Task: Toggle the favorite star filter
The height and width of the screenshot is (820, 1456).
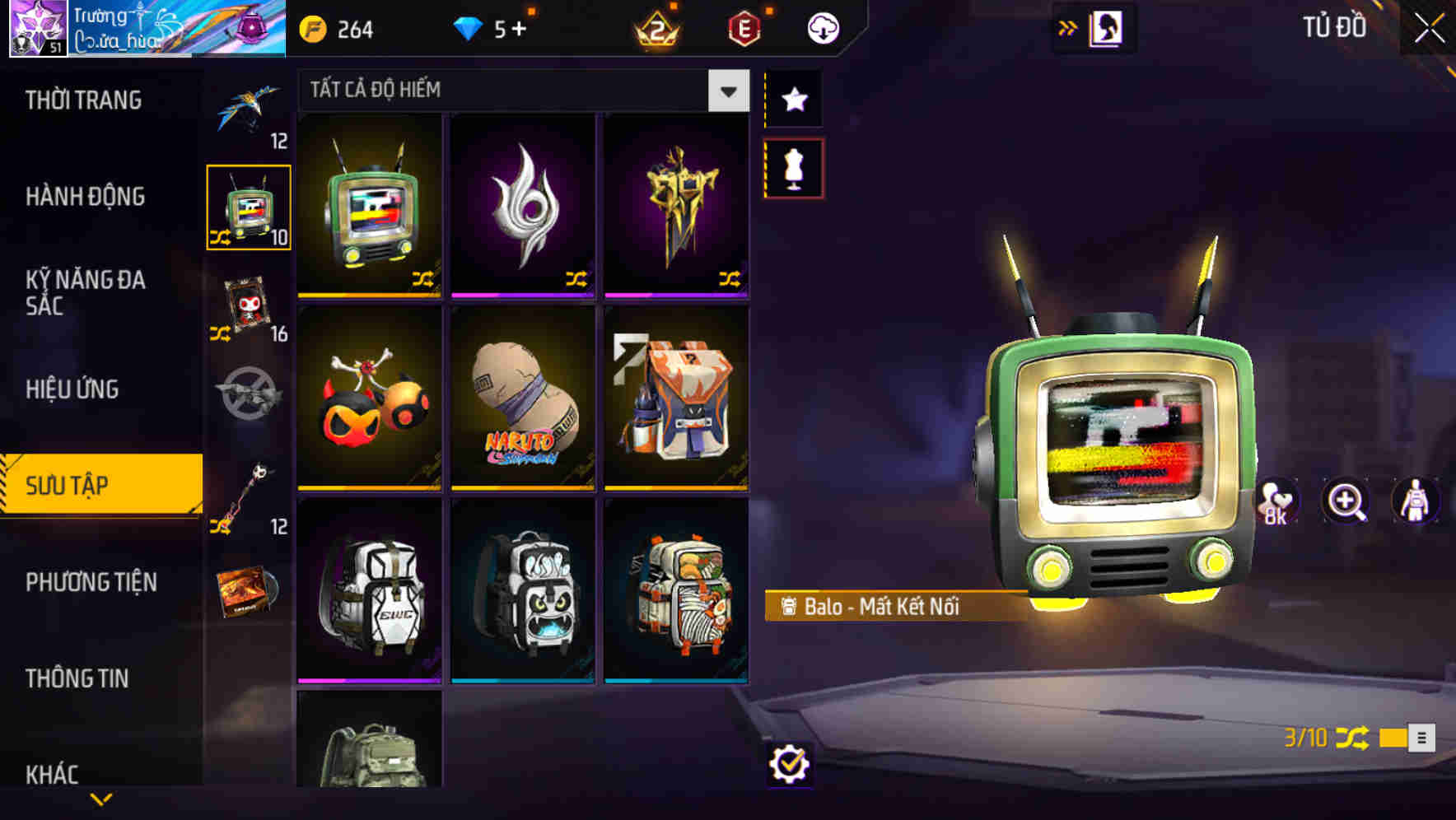Action: point(793,100)
